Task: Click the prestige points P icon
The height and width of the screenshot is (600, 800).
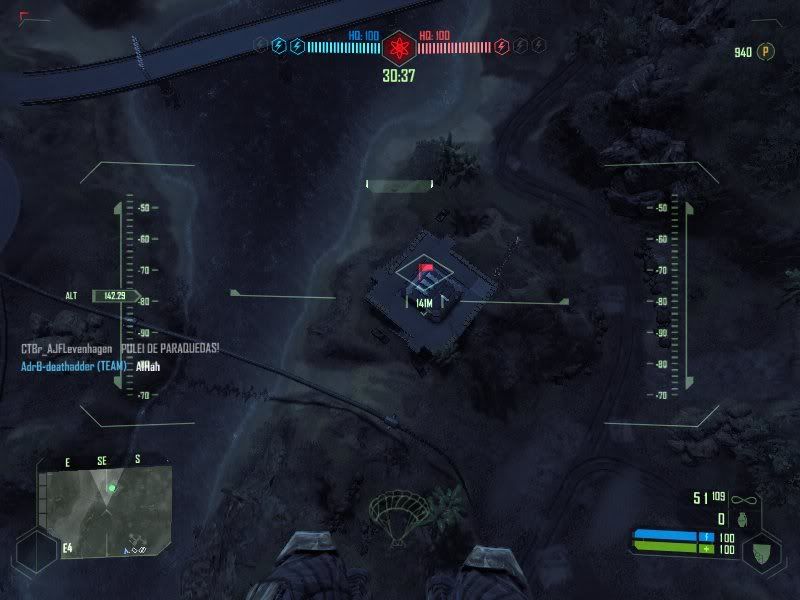Action: [767, 51]
